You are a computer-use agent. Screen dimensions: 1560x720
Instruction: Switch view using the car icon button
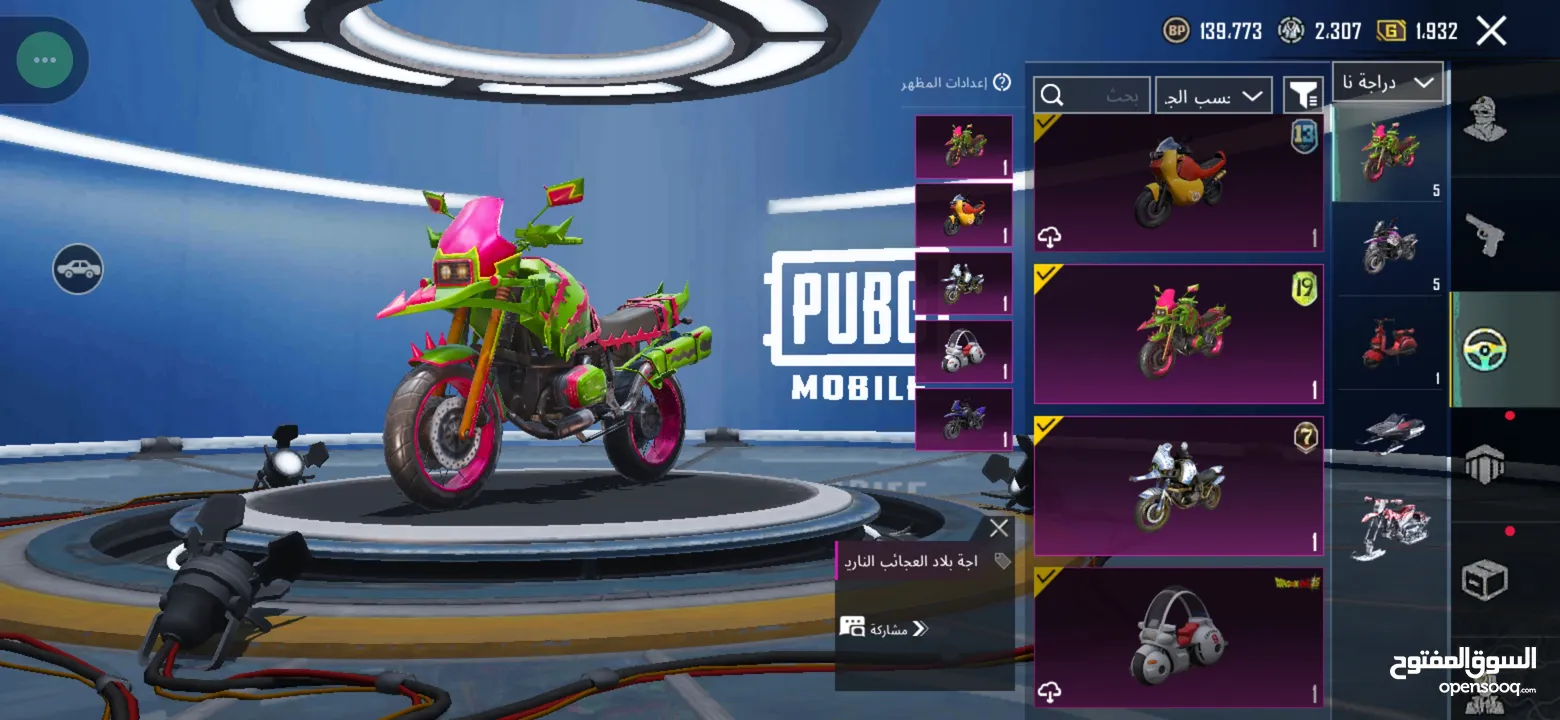(x=78, y=269)
